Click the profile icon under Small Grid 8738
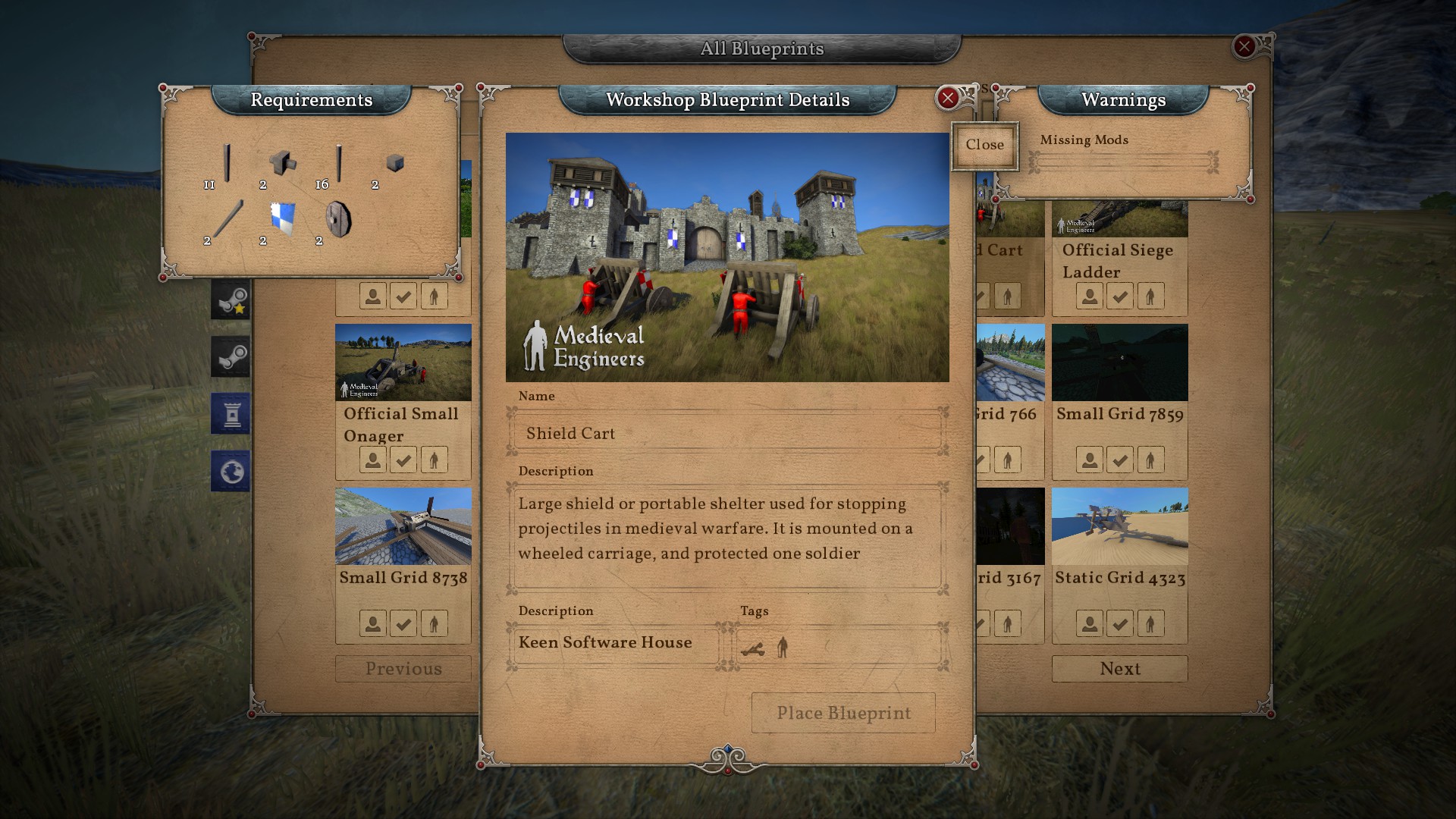Viewport: 1456px width, 819px height. pos(372,623)
